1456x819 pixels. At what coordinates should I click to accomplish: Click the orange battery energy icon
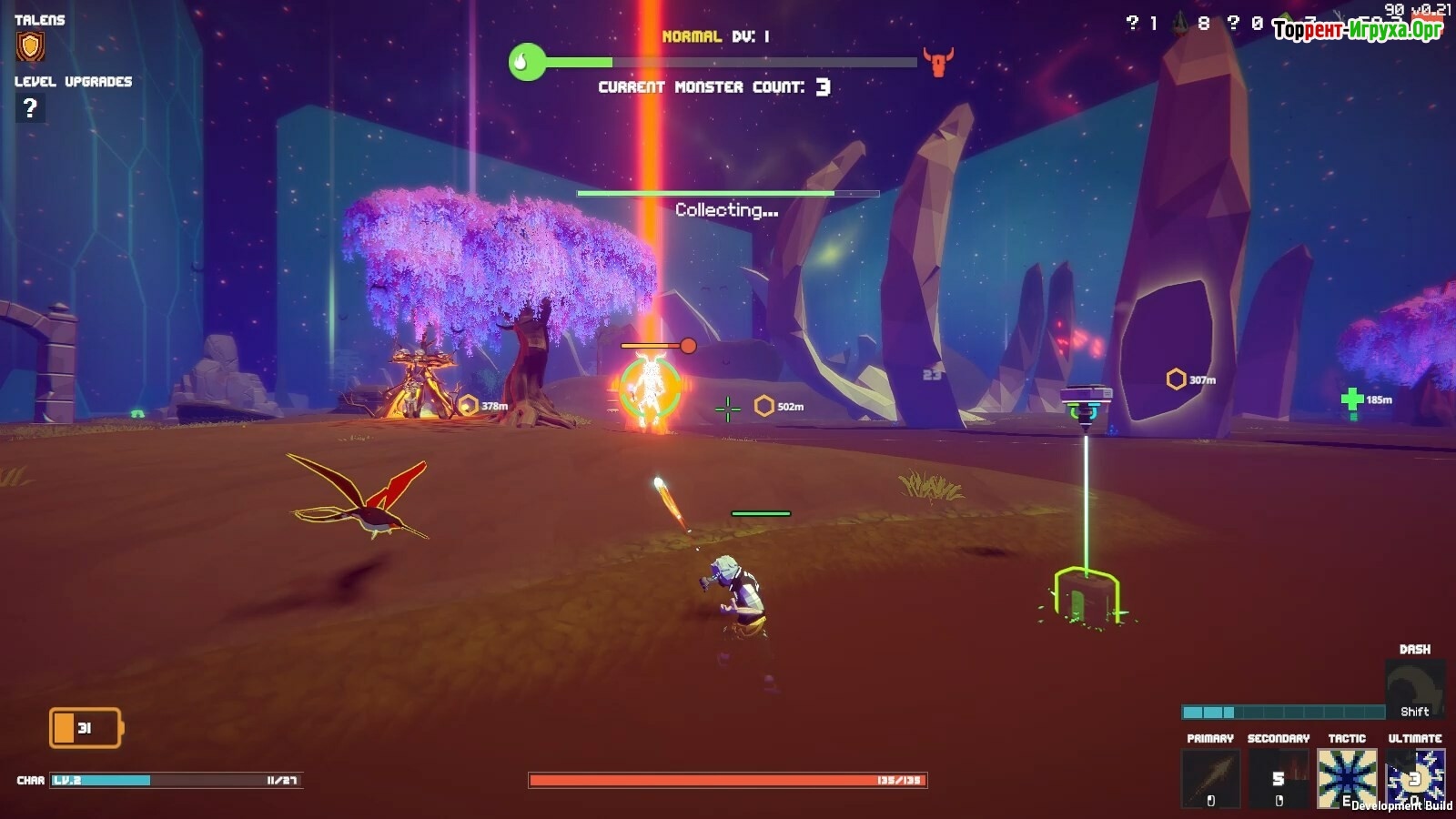[85, 728]
